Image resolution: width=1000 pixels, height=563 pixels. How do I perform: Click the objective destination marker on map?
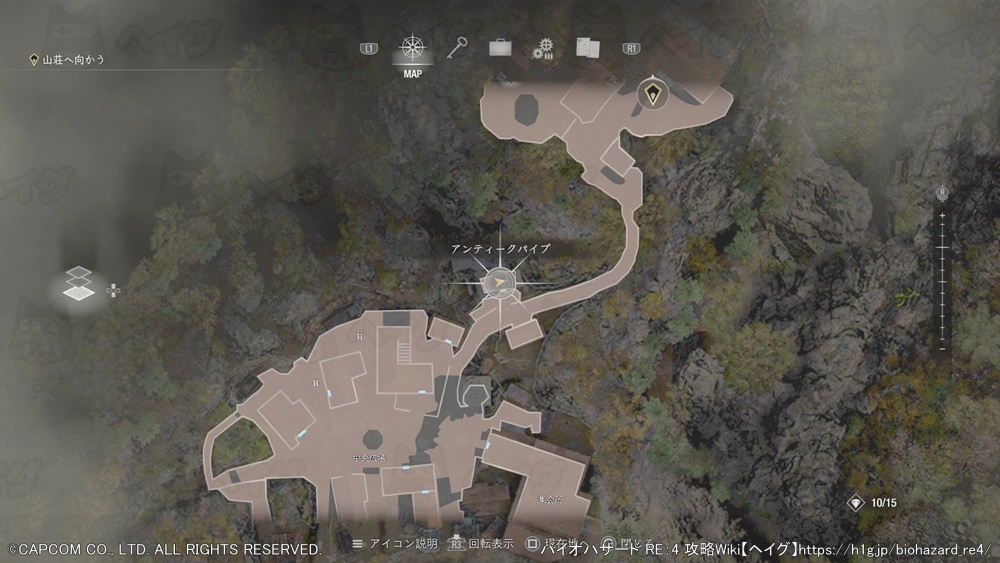coord(653,94)
